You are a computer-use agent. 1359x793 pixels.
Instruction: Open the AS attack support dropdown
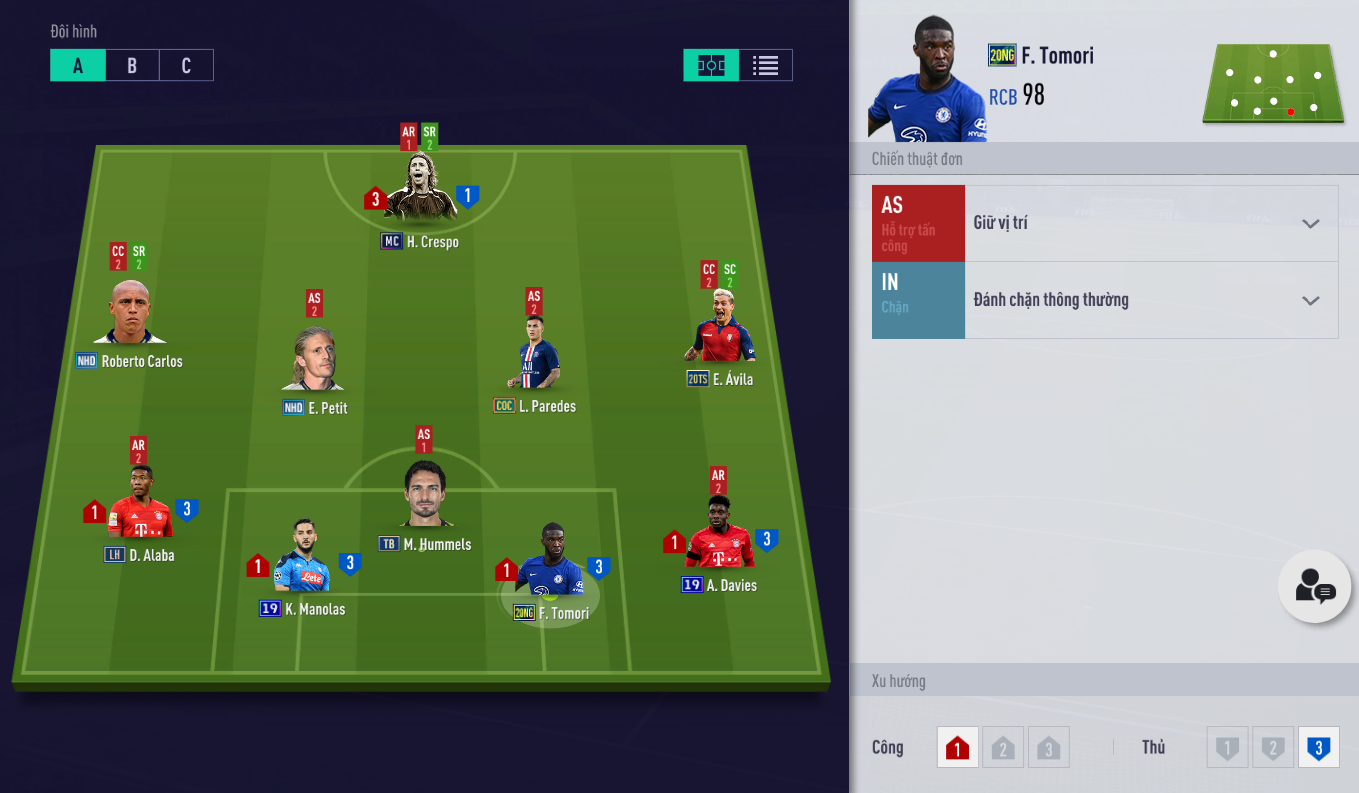(x=1310, y=224)
